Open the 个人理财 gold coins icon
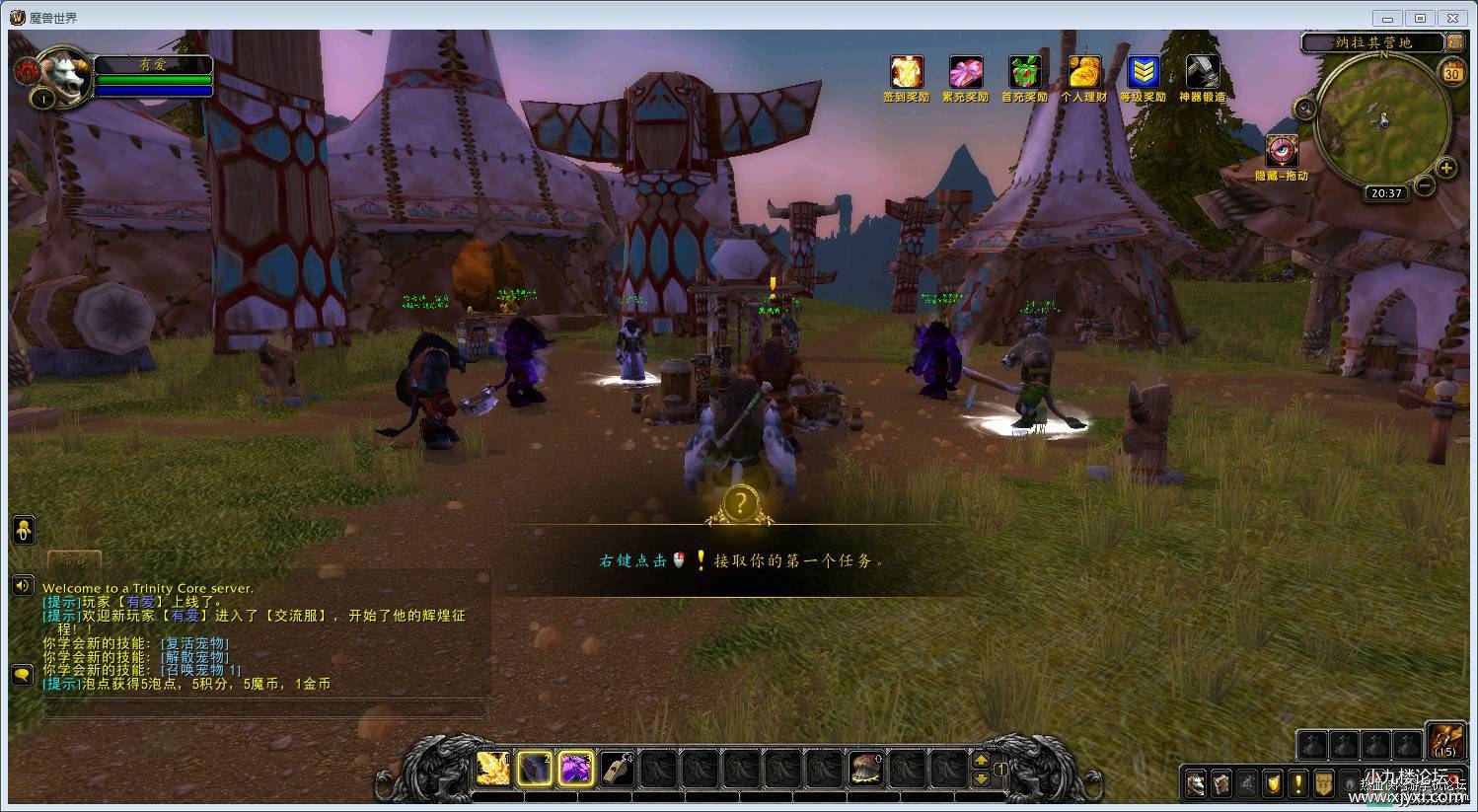1478x812 pixels. coord(1083,73)
